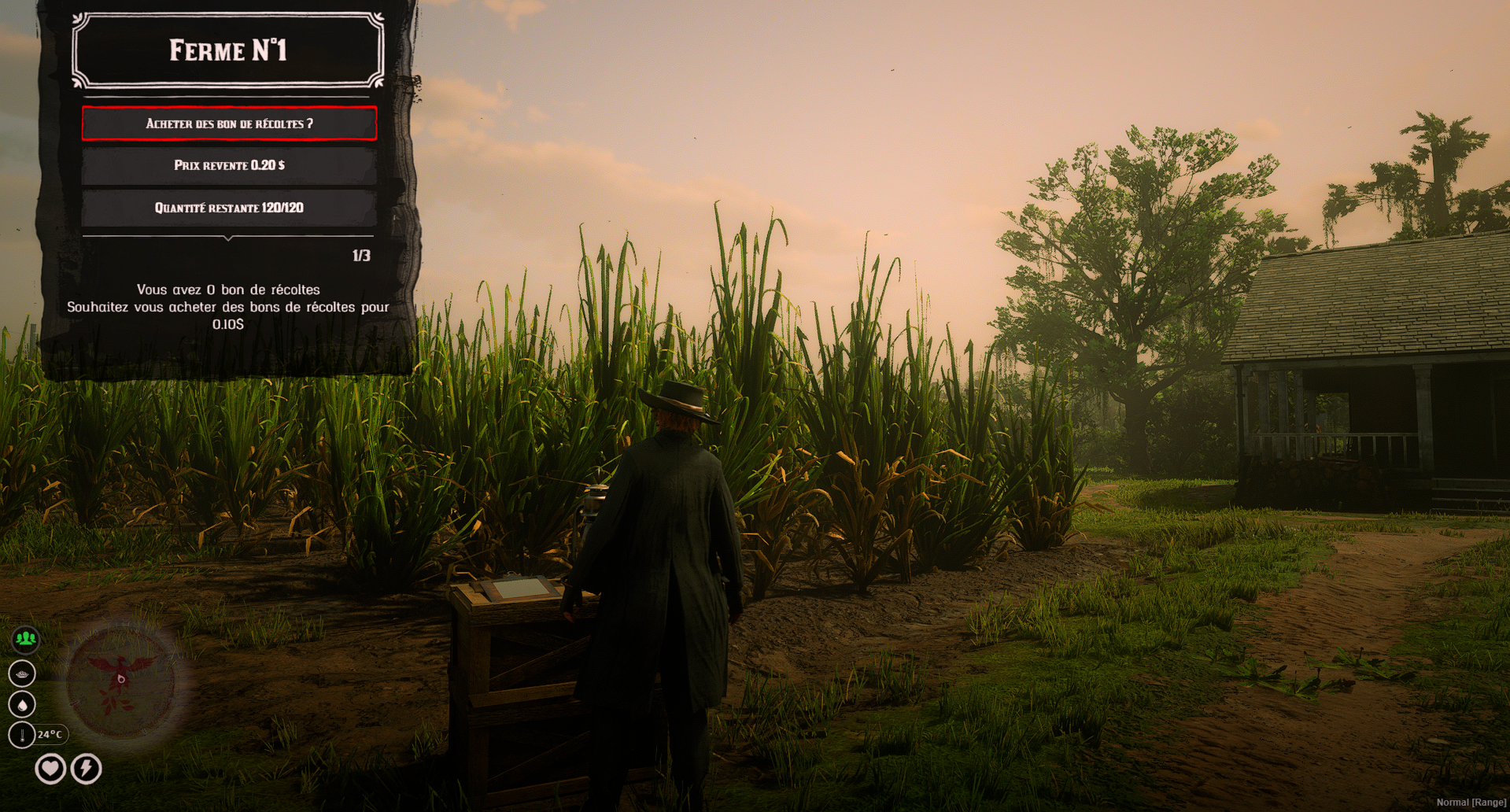
Task: Click the hunger bowl status icon
Action: tap(22, 674)
